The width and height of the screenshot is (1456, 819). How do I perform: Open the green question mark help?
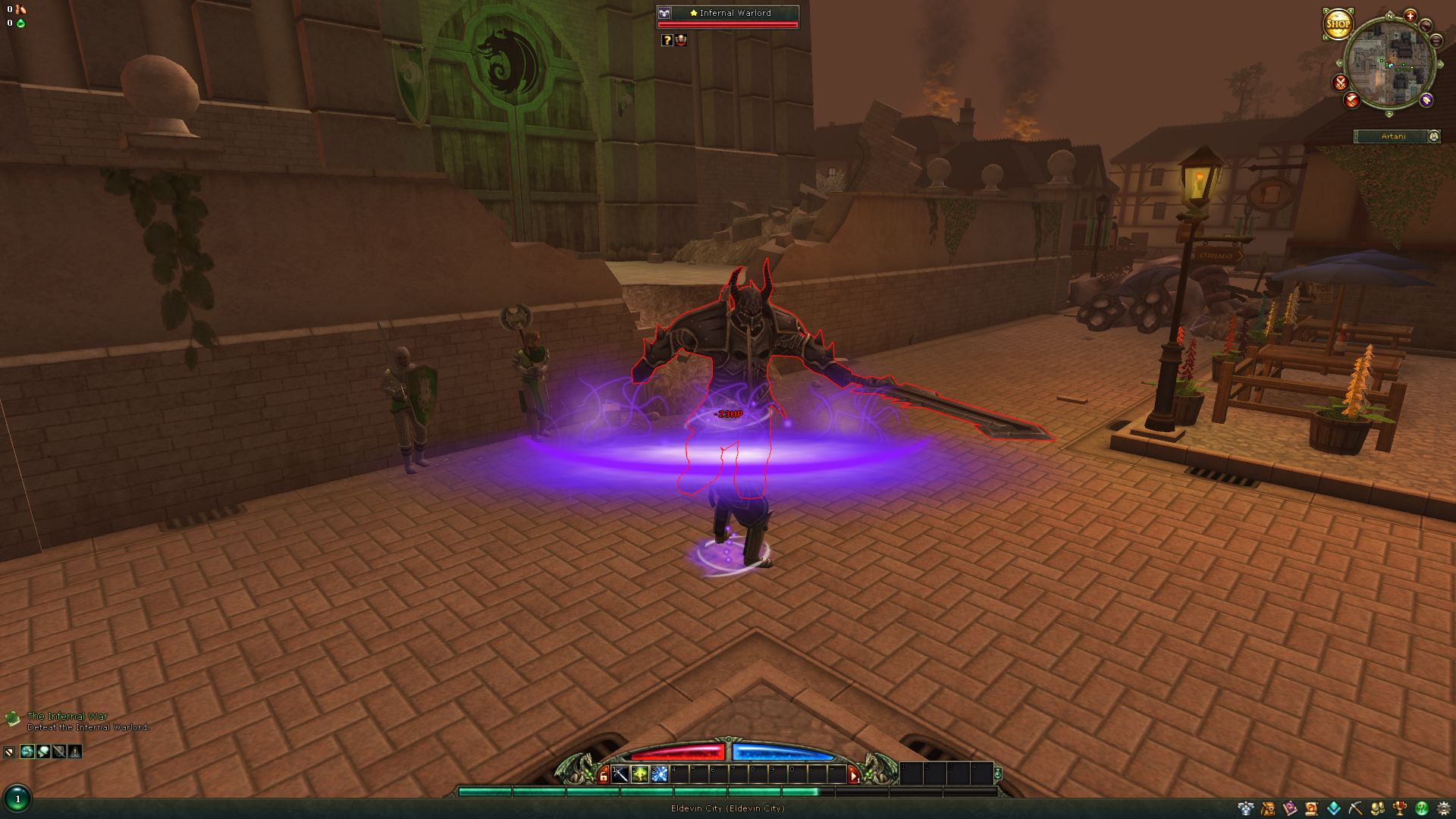pyautogui.click(x=1422, y=808)
